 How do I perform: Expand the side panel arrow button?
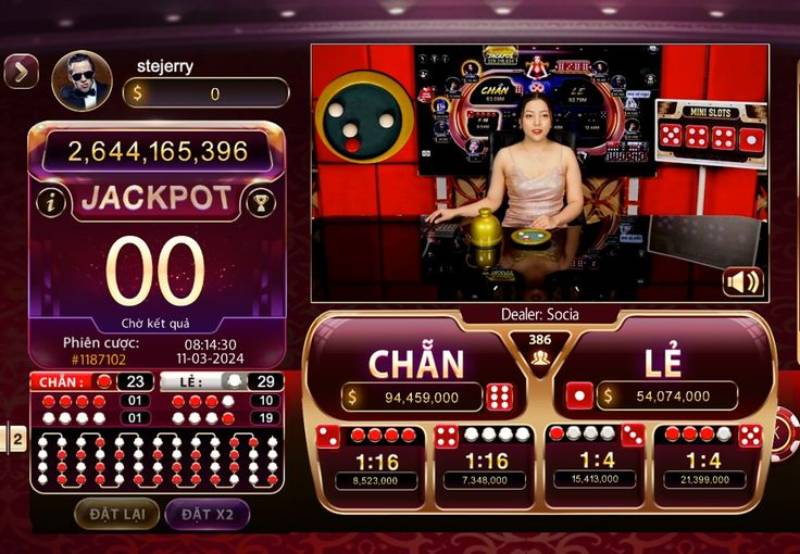[x=21, y=71]
